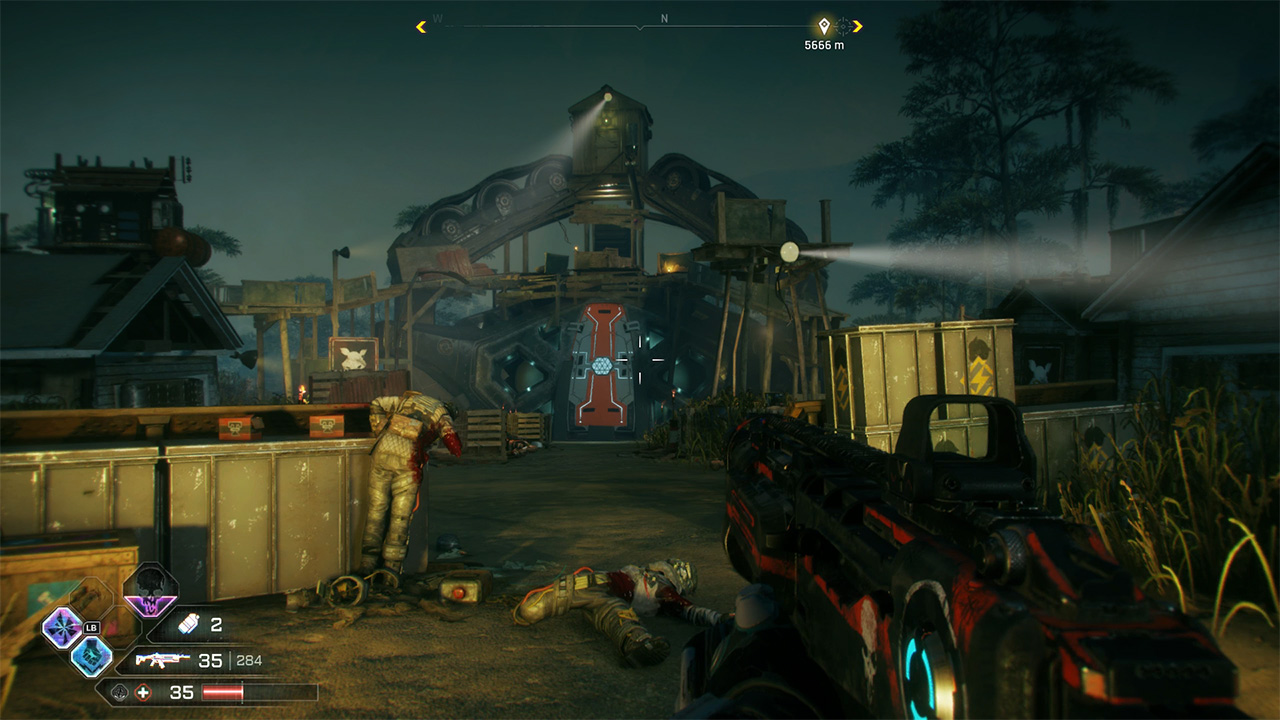The width and height of the screenshot is (1280, 720).
Task: Select the grenade icon
Action: tap(189, 626)
